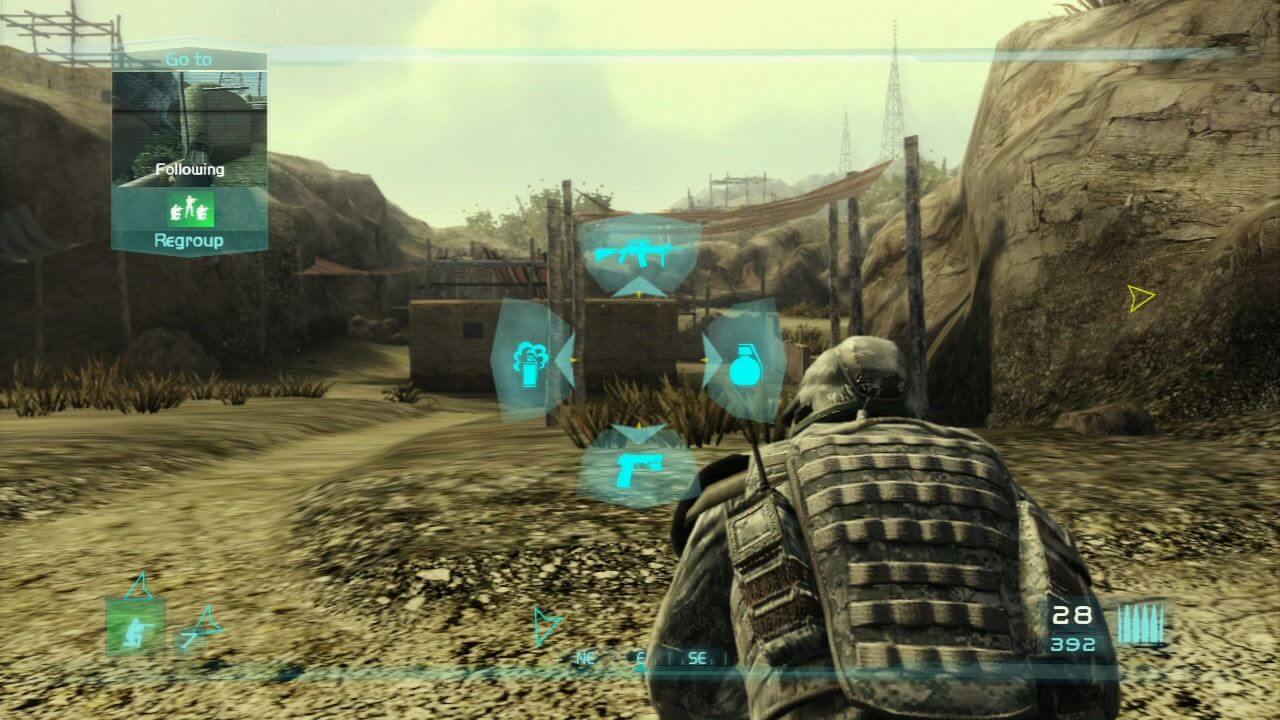The height and width of the screenshot is (720, 1280).
Task: Click the compass strip at the screen bottom
Action: click(x=640, y=660)
